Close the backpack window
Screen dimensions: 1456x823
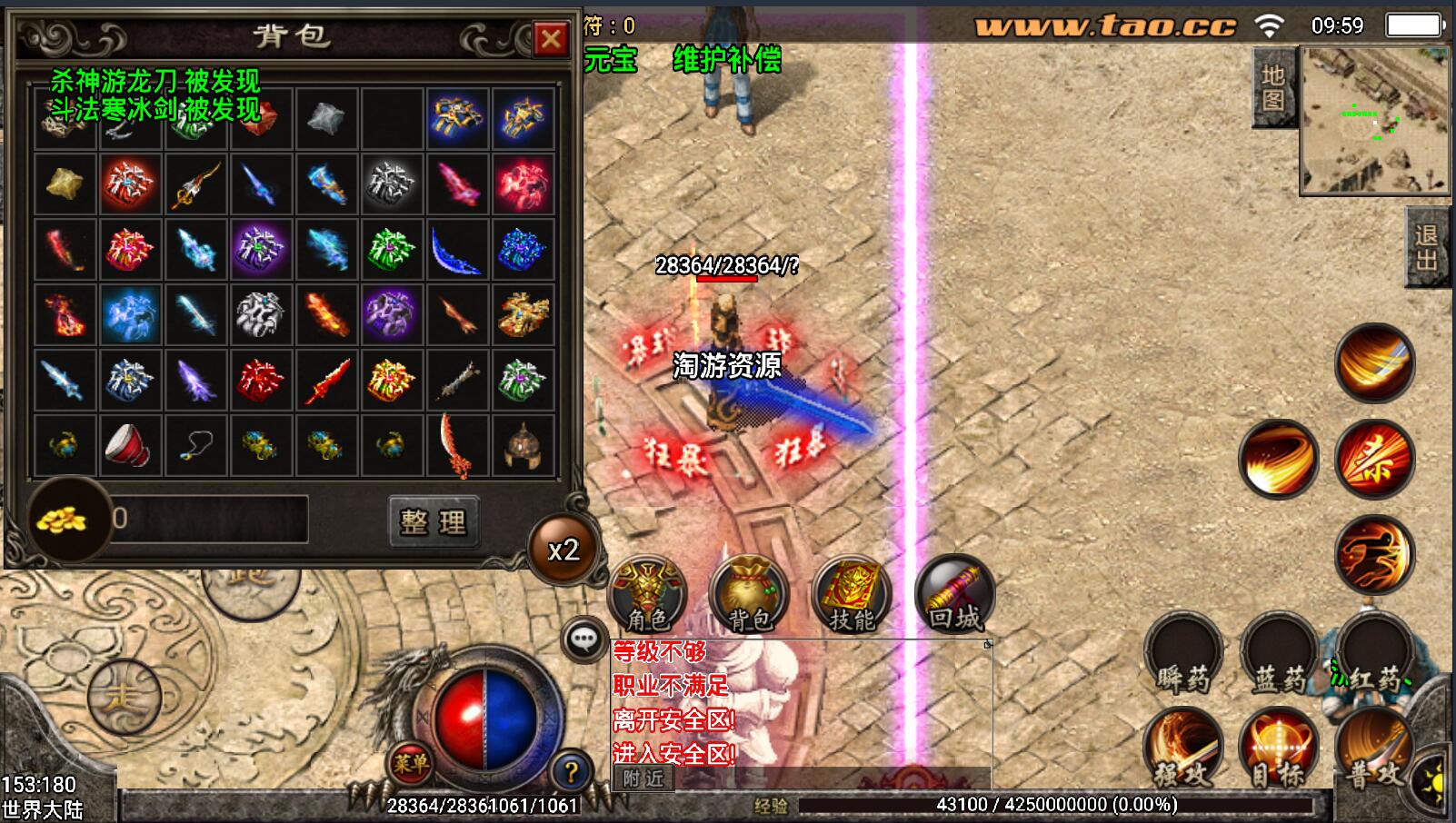pyautogui.click(x=550, y=38)
